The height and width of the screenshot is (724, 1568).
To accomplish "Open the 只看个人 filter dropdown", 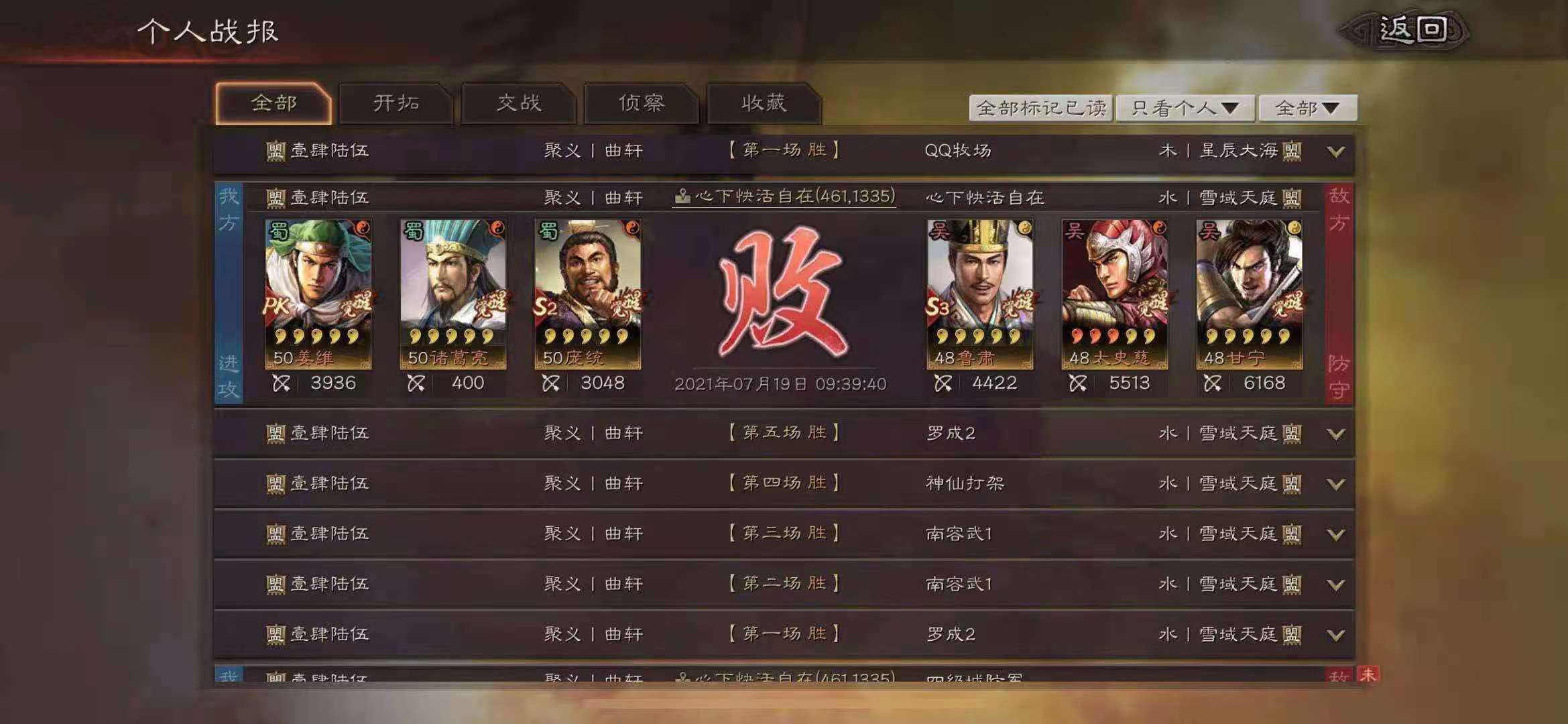I will (x=1185, y=108).
